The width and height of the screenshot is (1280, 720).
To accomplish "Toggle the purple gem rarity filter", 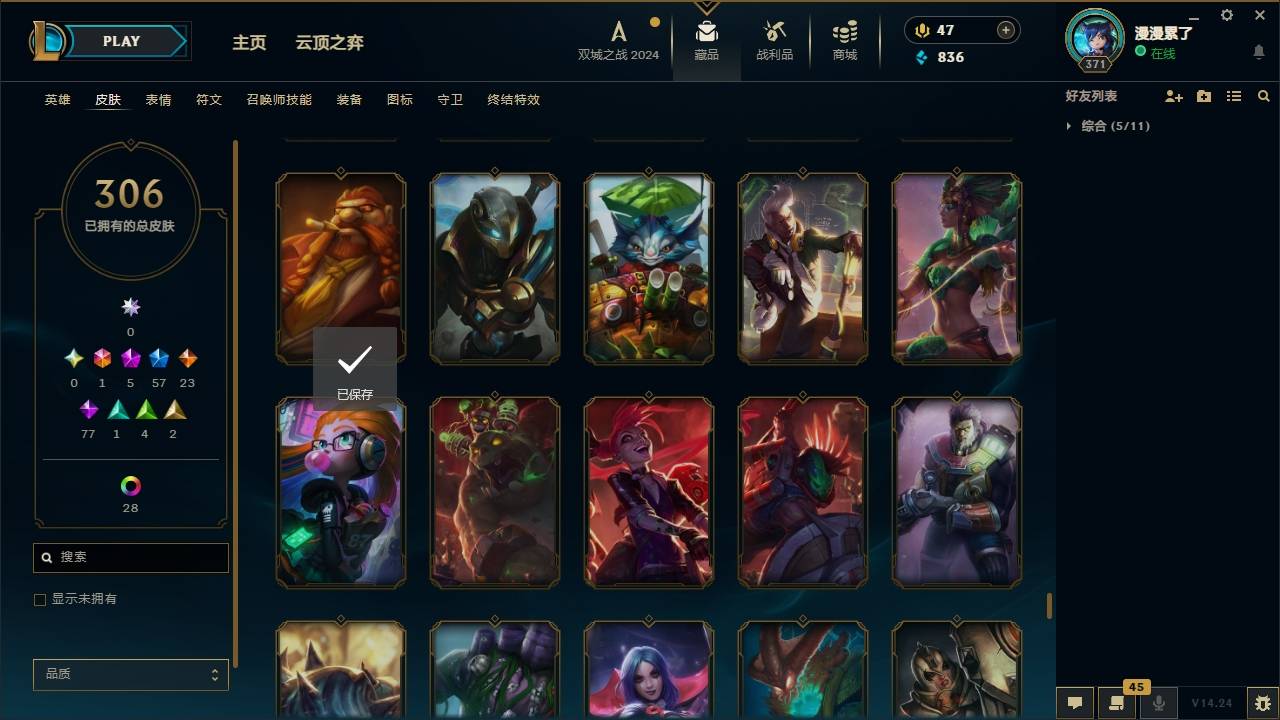I will coord(88,408).
